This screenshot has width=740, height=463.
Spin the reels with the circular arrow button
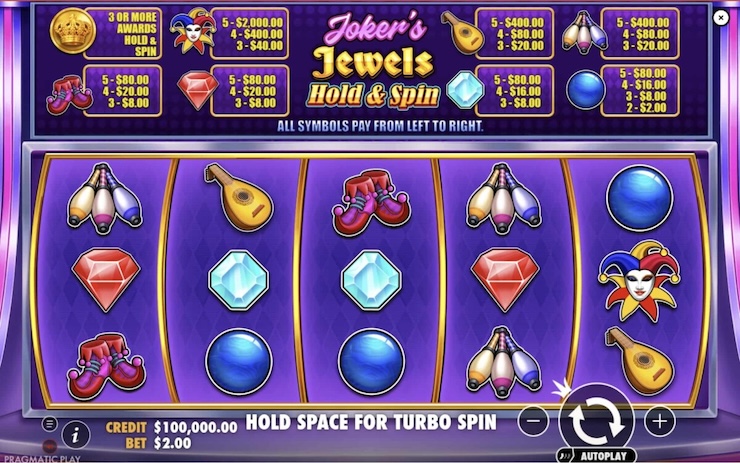click(x=596, y=419)
